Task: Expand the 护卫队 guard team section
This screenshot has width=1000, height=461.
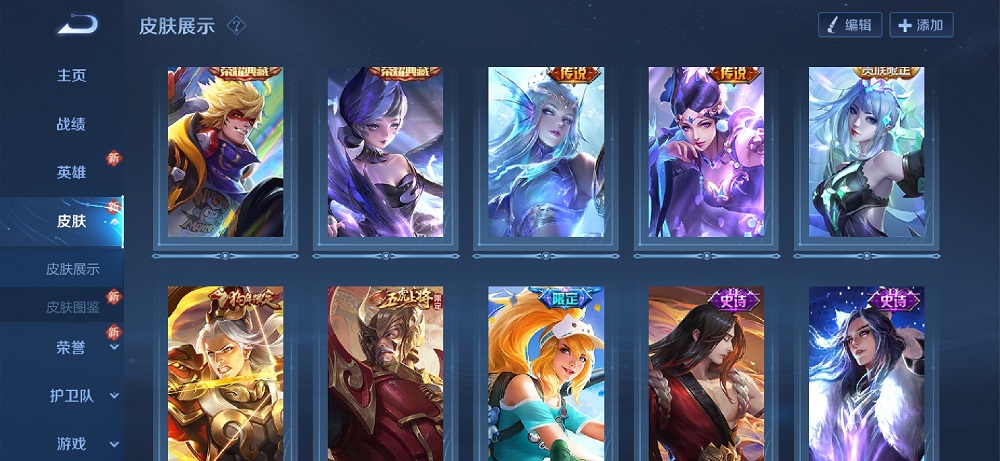Action: [73, 395]
